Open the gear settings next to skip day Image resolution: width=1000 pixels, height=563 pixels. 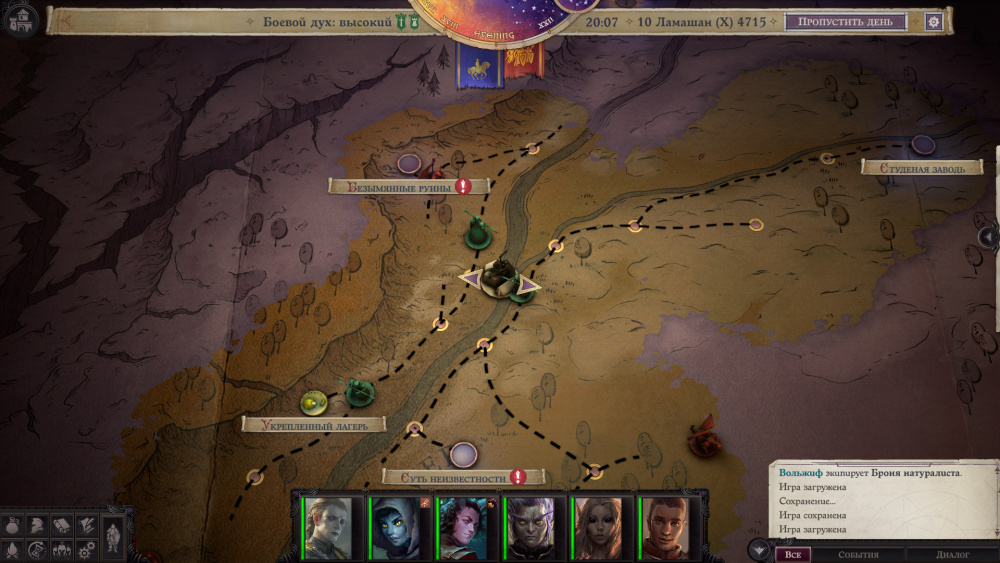(934, 21)
